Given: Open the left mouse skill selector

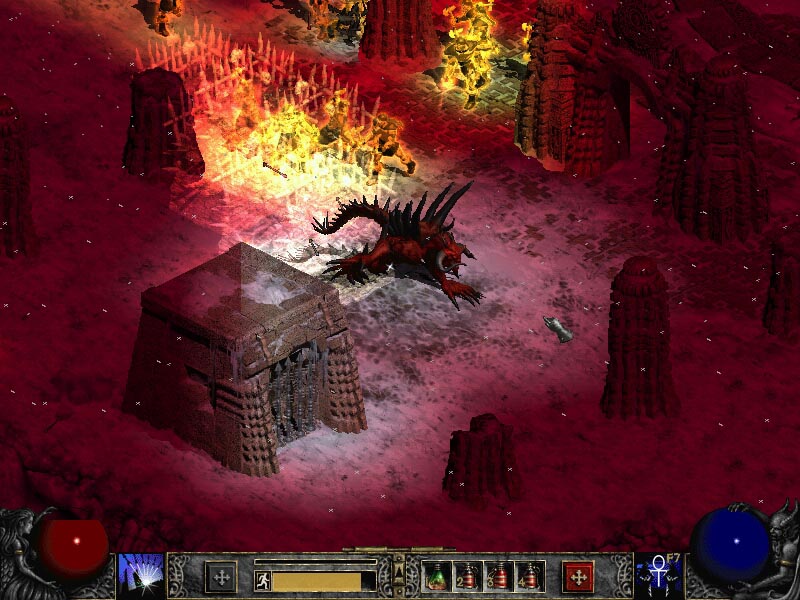Looking at the screenshot, I should tap(140, 575).
